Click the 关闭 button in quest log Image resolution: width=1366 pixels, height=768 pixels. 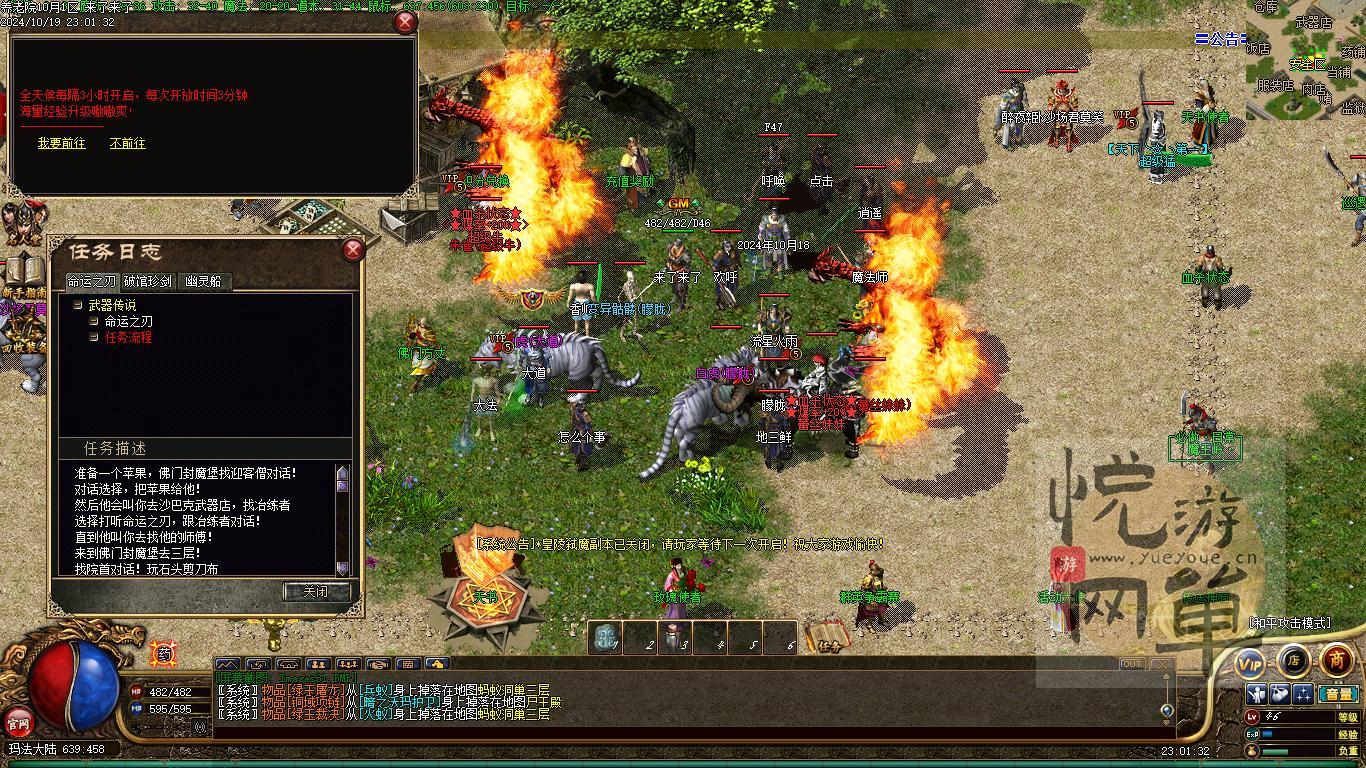tap(314, 592)
